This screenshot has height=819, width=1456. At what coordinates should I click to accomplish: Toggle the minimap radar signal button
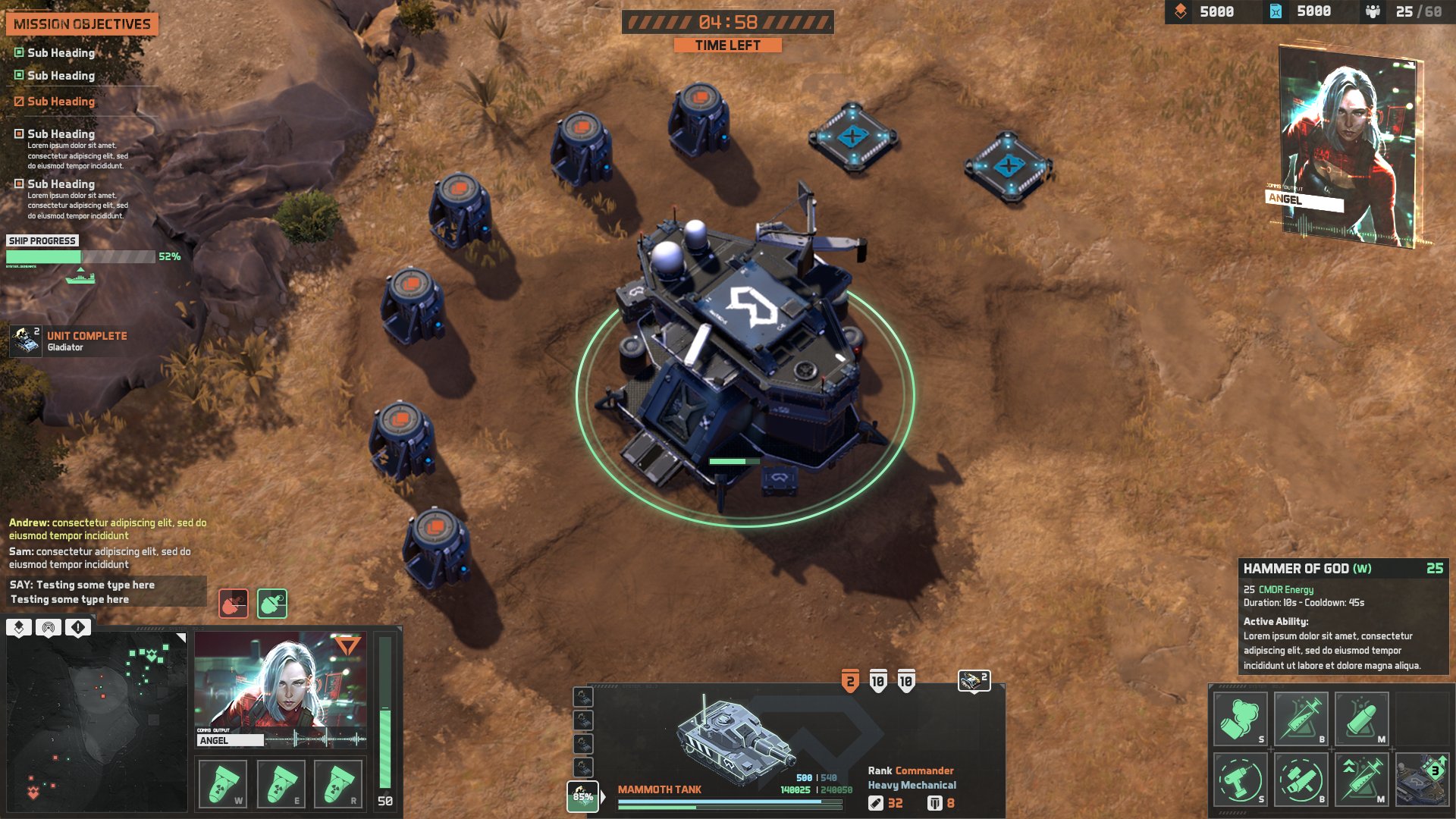tap(49, 628)
